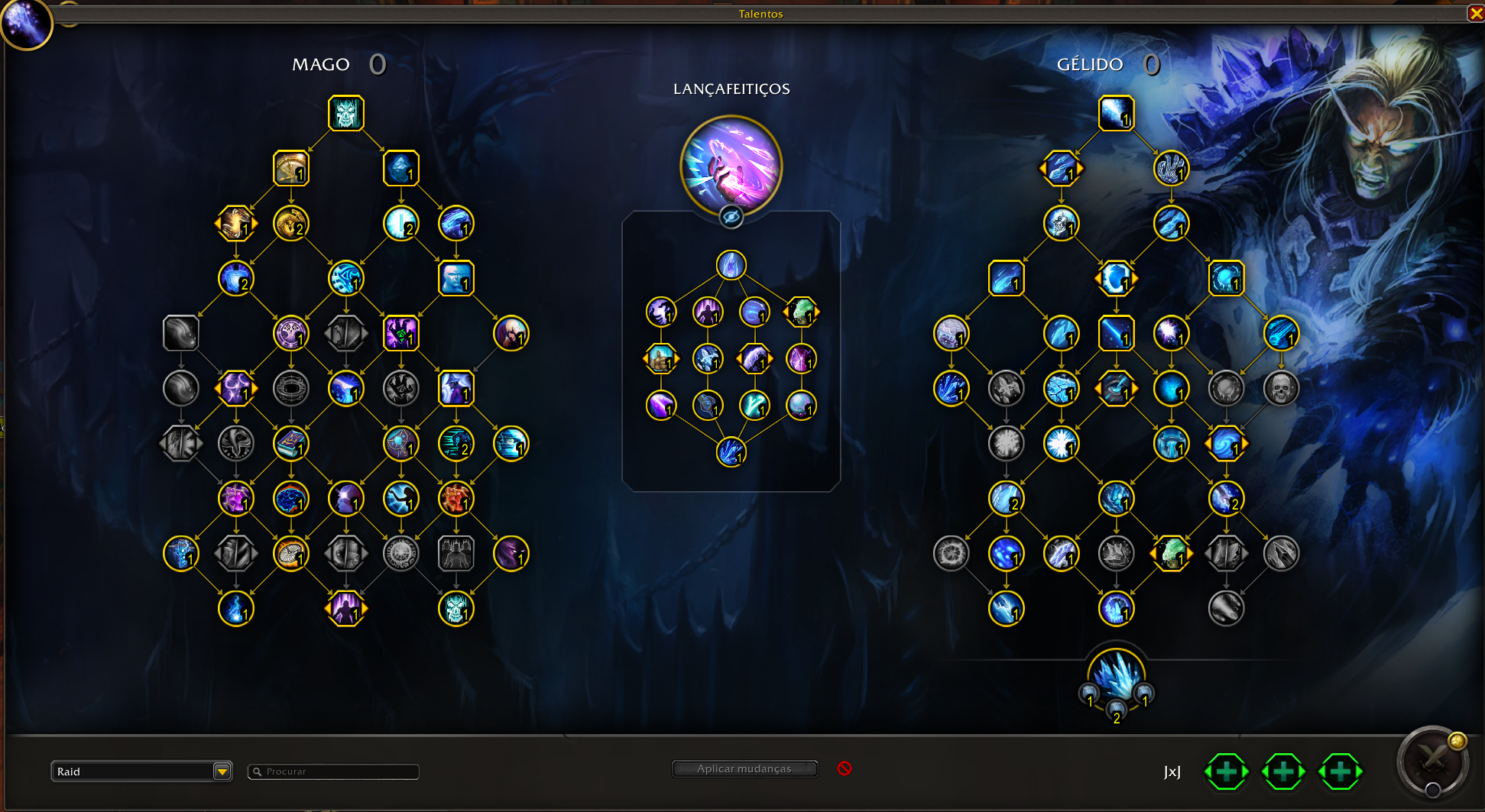Select the top node of the Mago tree
Viewport: 1485px width, 812px height.
pyautogui.click(x=346, y=114)
